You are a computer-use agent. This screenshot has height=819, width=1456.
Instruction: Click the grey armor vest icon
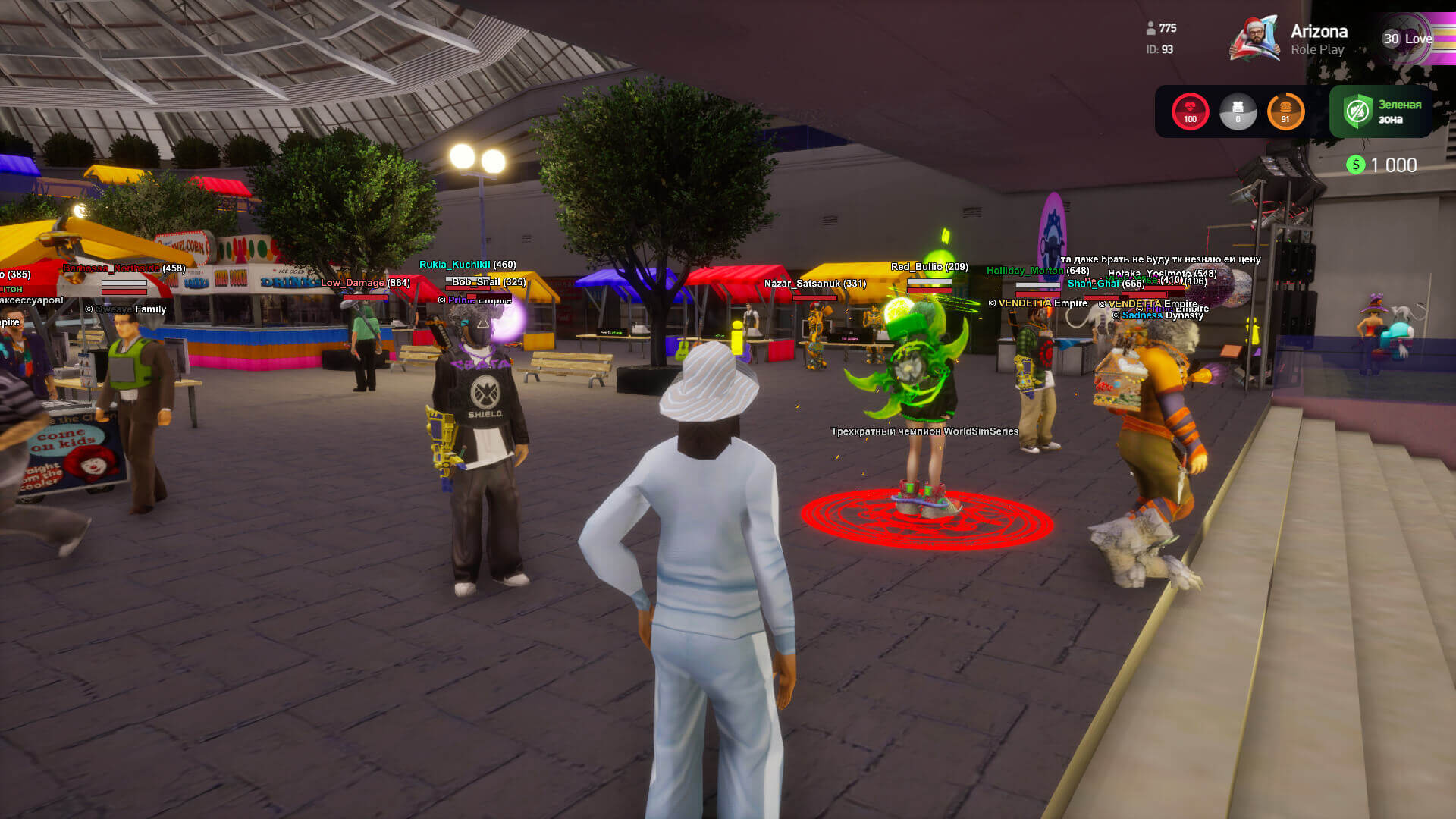(1238, 111)
